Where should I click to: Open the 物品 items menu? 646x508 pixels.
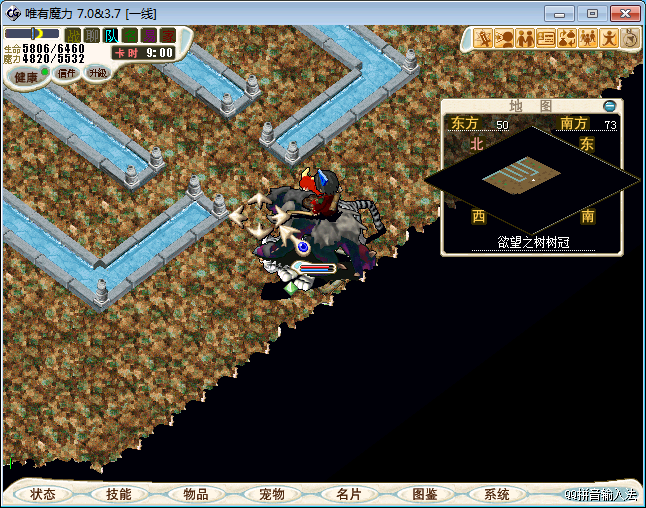196,494
